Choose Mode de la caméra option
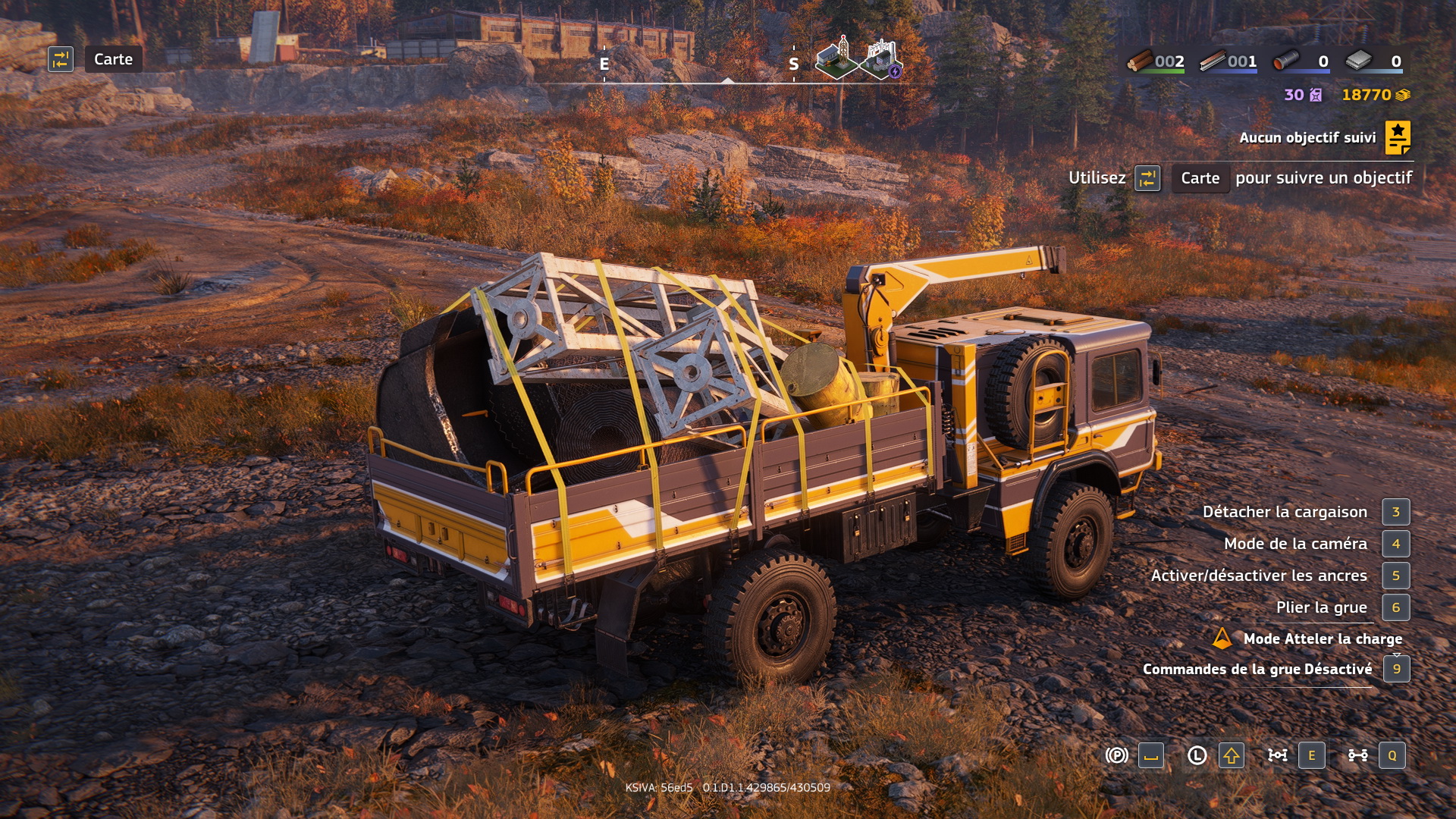The width and height of the screenshot is (1456, 819). pyautogui.click(x=1295, y=544)
